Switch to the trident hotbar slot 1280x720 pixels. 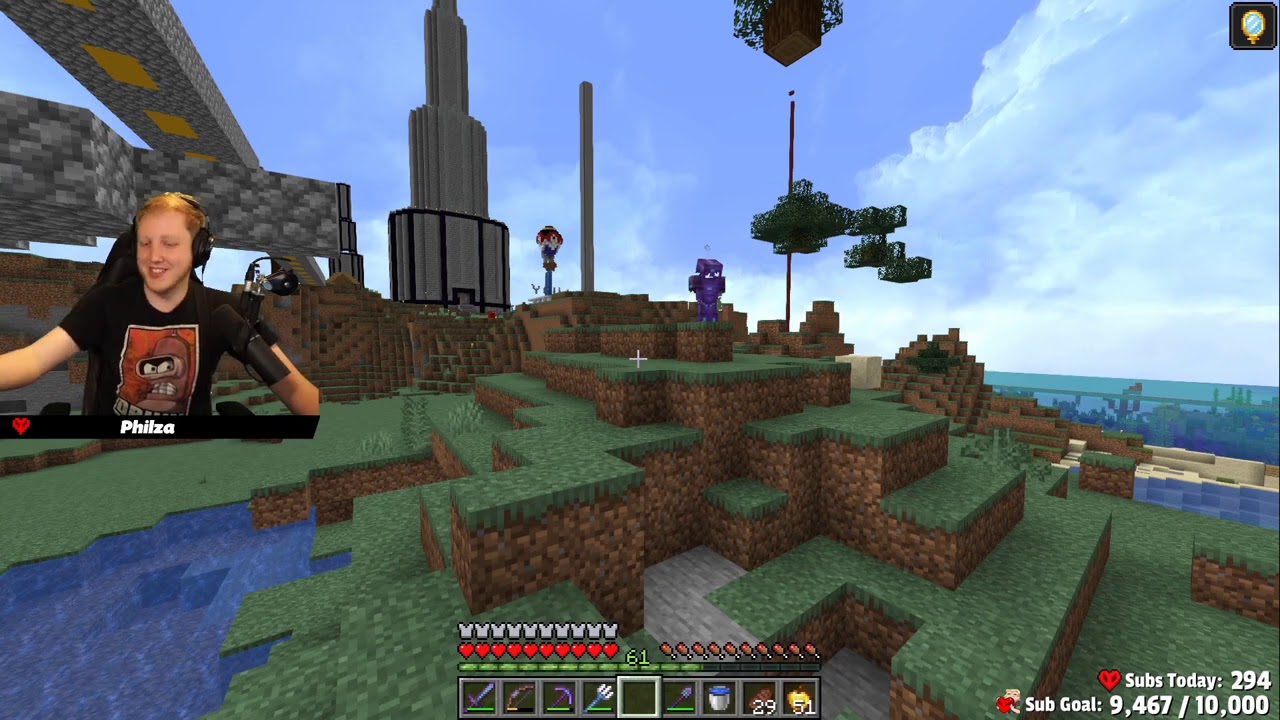pyautogui.click(x=599, y=697)
